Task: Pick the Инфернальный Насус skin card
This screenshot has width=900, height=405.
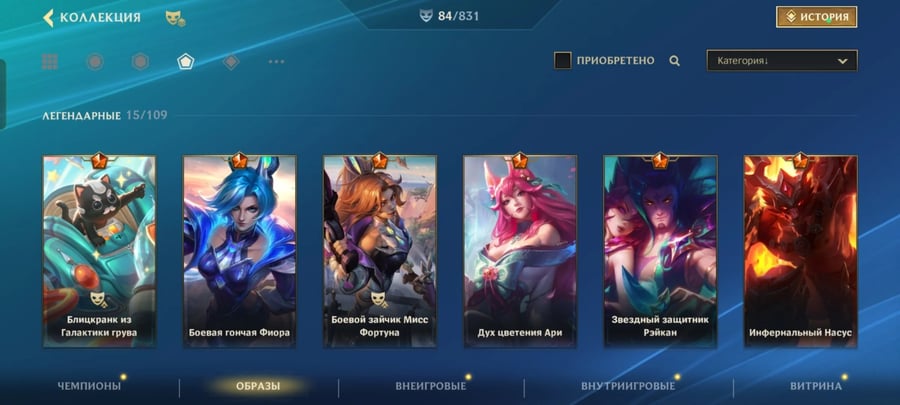Action: [800, 250]
